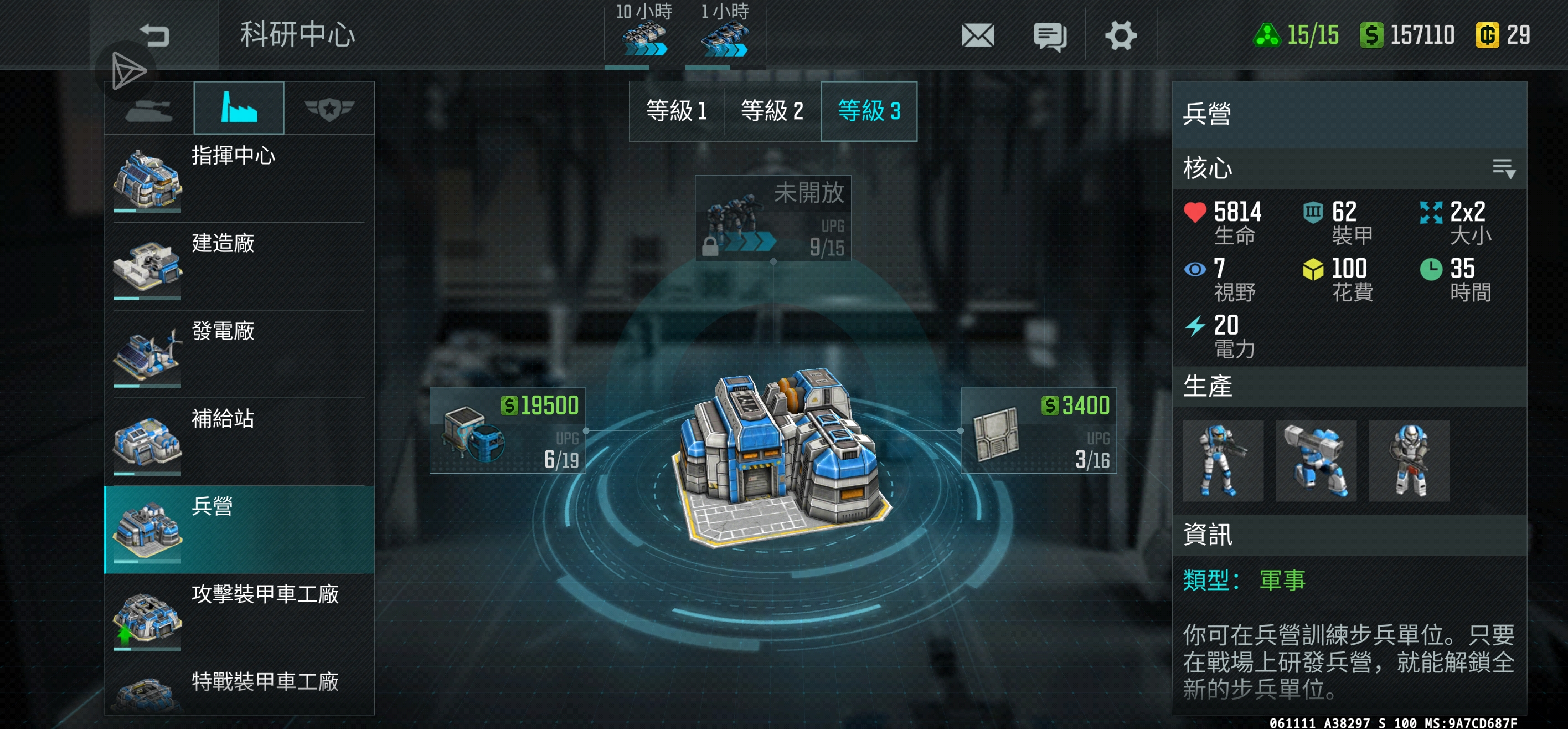The height and width of the screenshot is (729, 1568).
Task: Choose 攻擊裝甲車工廠 from the building list
Action: (x=239, y=617)
